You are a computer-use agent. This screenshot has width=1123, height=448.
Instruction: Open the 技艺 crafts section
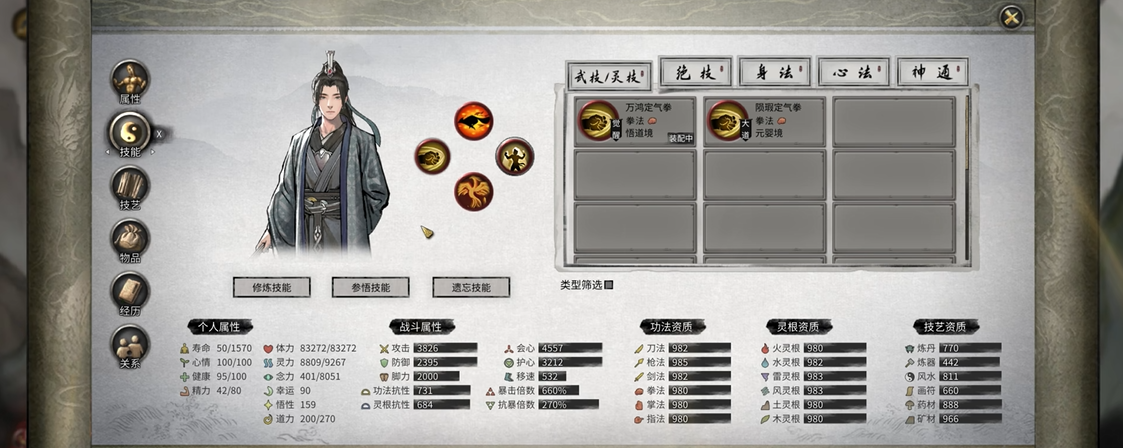pyautogui.click(x=130, y=186)
